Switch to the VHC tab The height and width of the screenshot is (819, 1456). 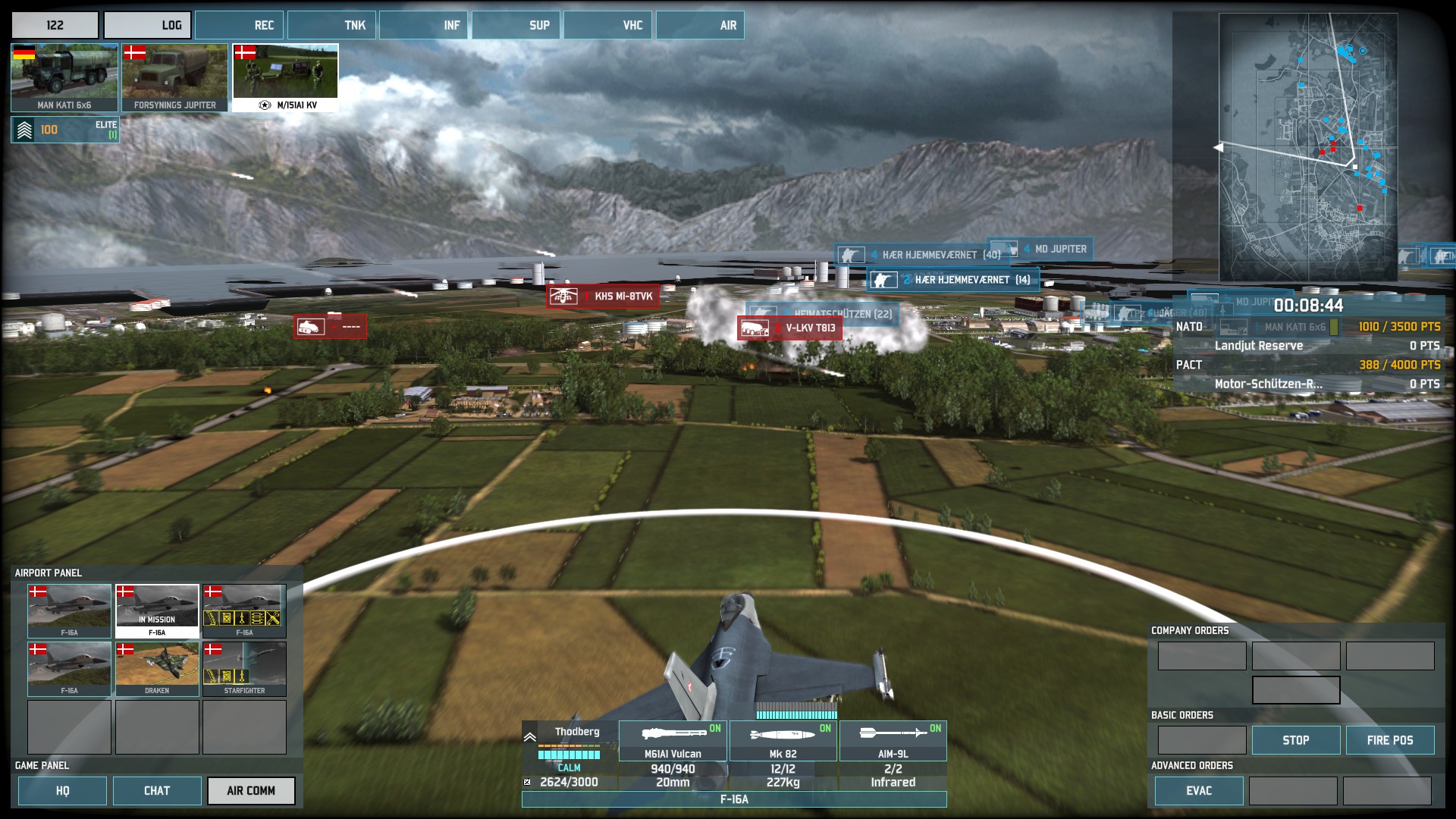point(608,25)
